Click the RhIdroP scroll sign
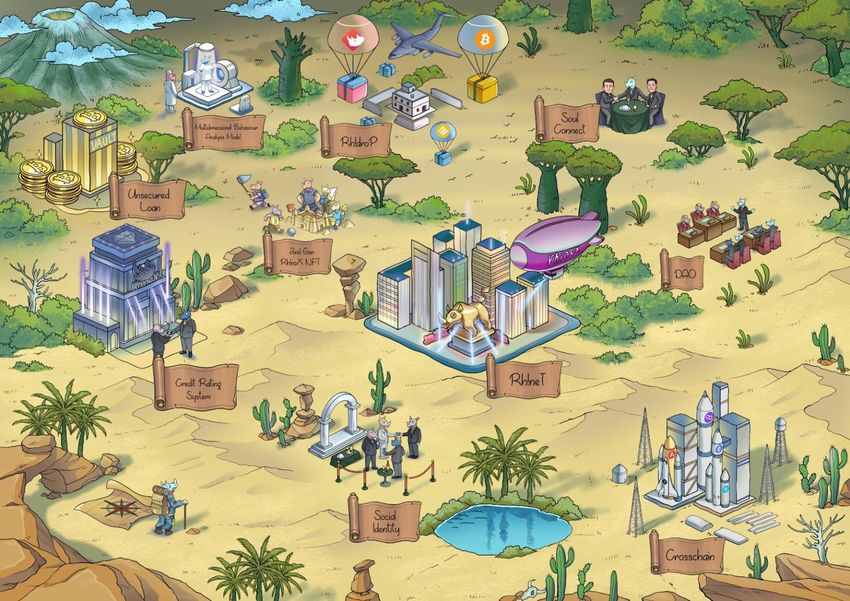The image size is (850, 601). click(356, 137)
